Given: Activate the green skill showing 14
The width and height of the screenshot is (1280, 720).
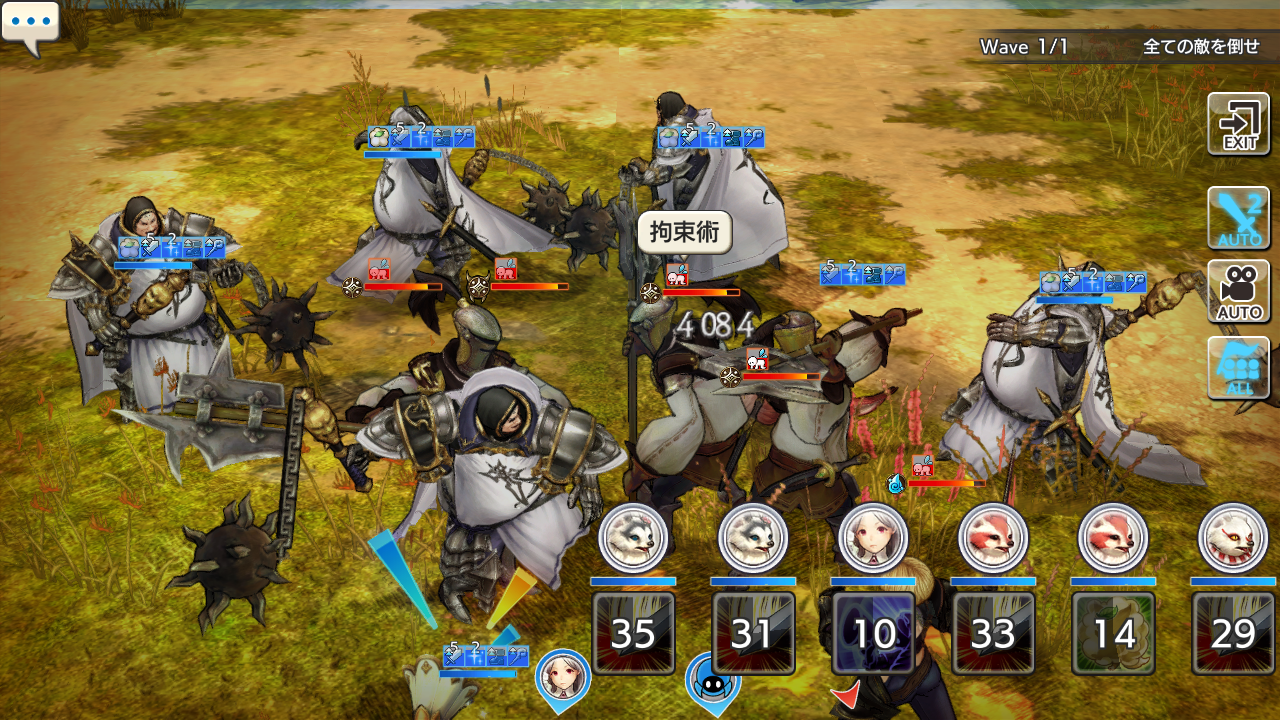Looking at the screenshot, I should click(1113, 633).
